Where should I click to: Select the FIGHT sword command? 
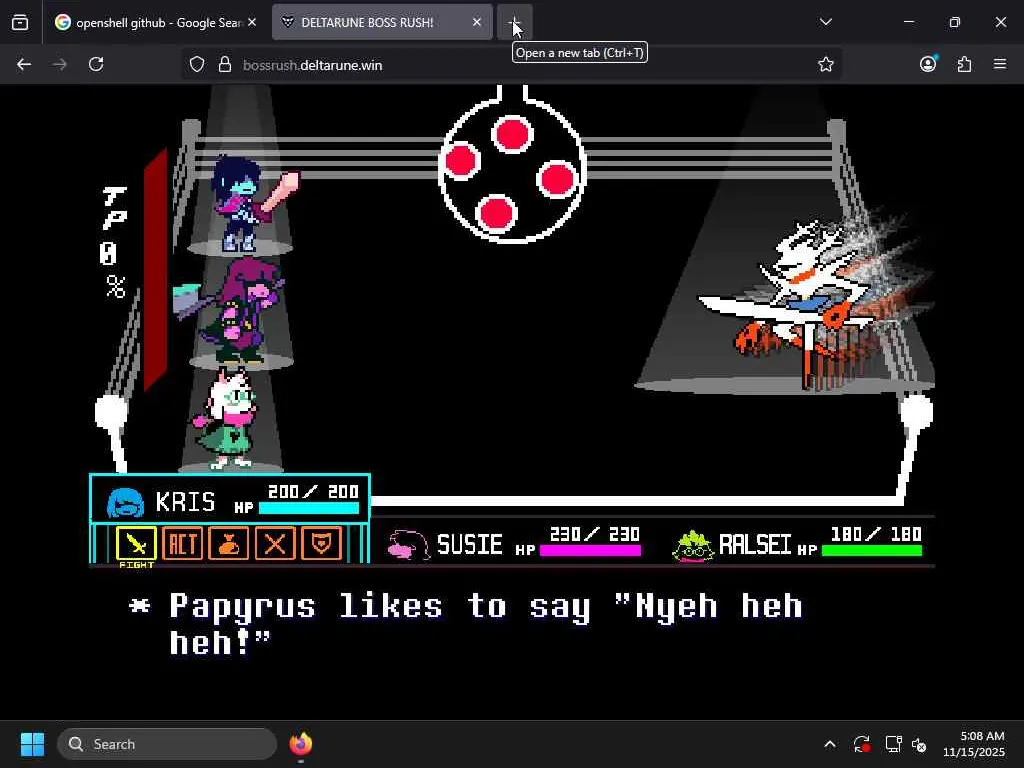pyautogui.click(x=136, y=543)
